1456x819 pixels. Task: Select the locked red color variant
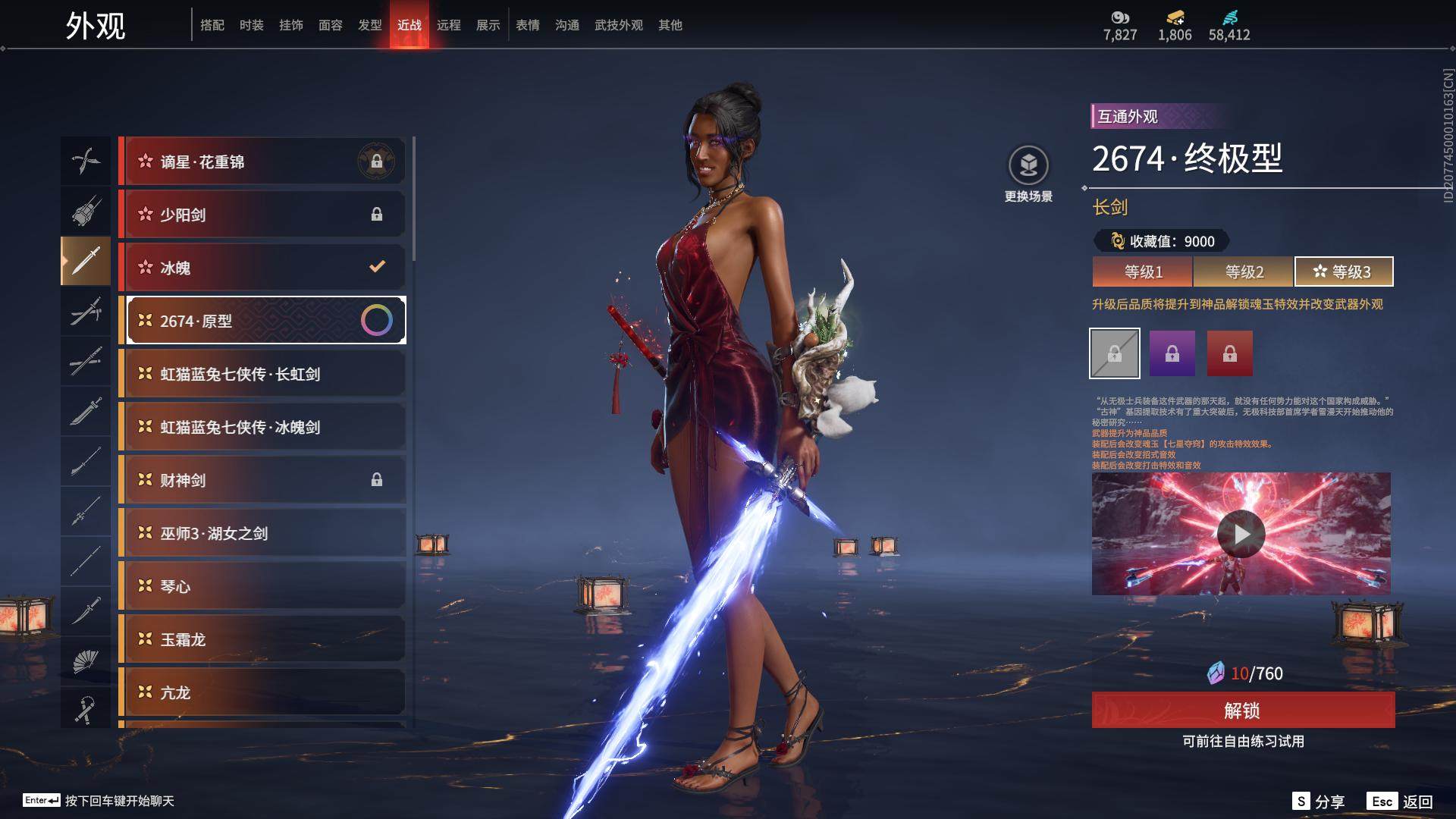pos(1229,353)
